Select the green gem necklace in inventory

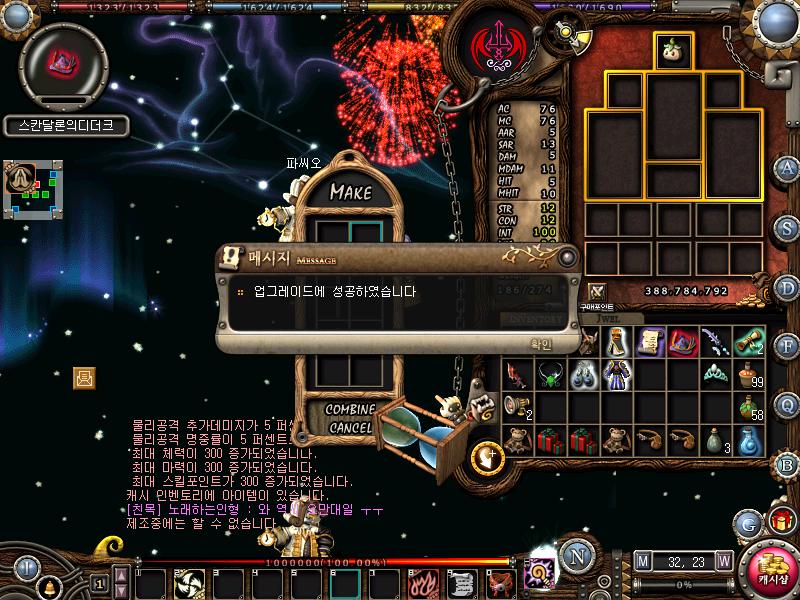(x=549, y=375)
